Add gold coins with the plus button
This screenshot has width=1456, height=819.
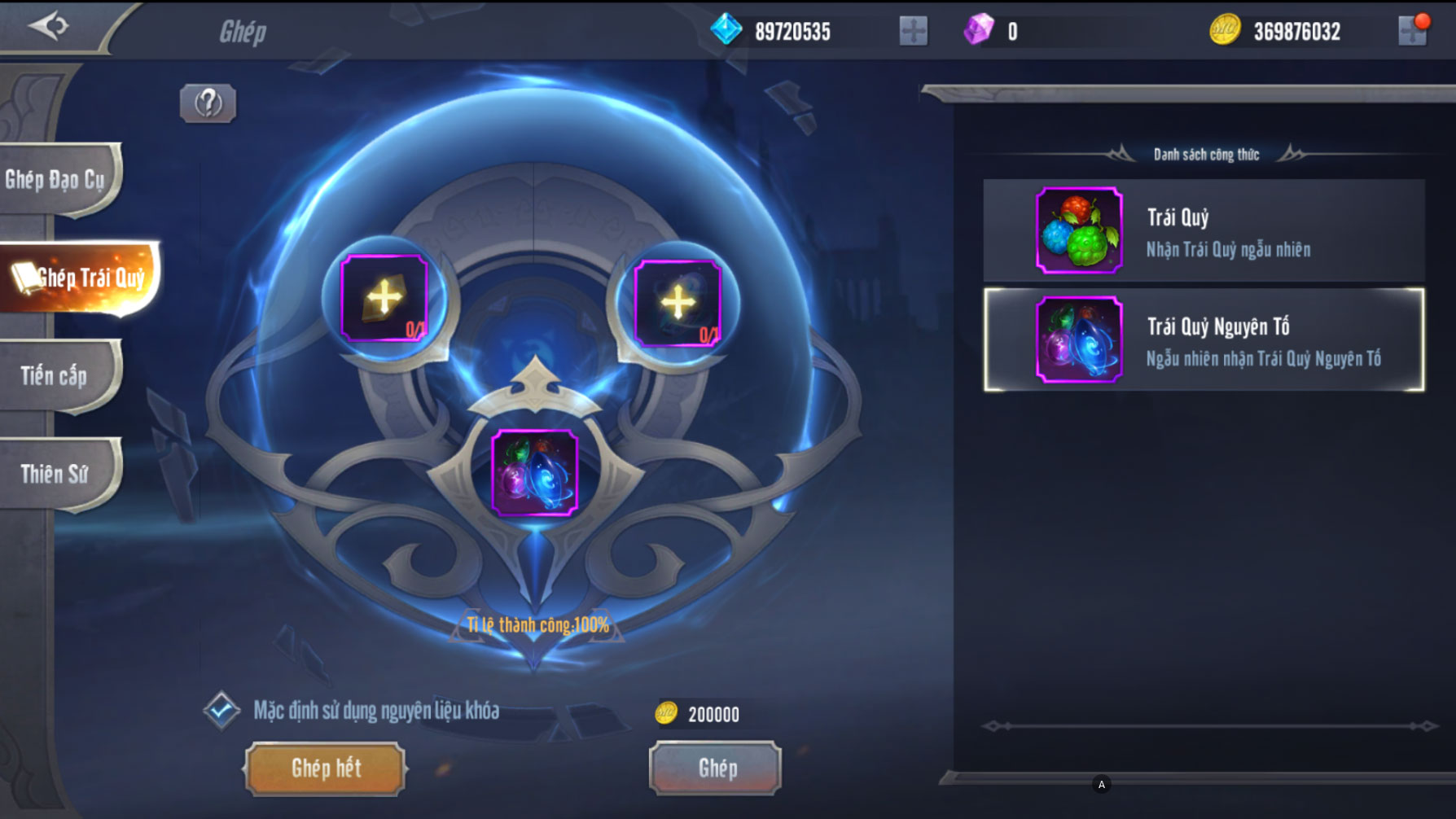pyautogui.click(x=1413, y=32)
